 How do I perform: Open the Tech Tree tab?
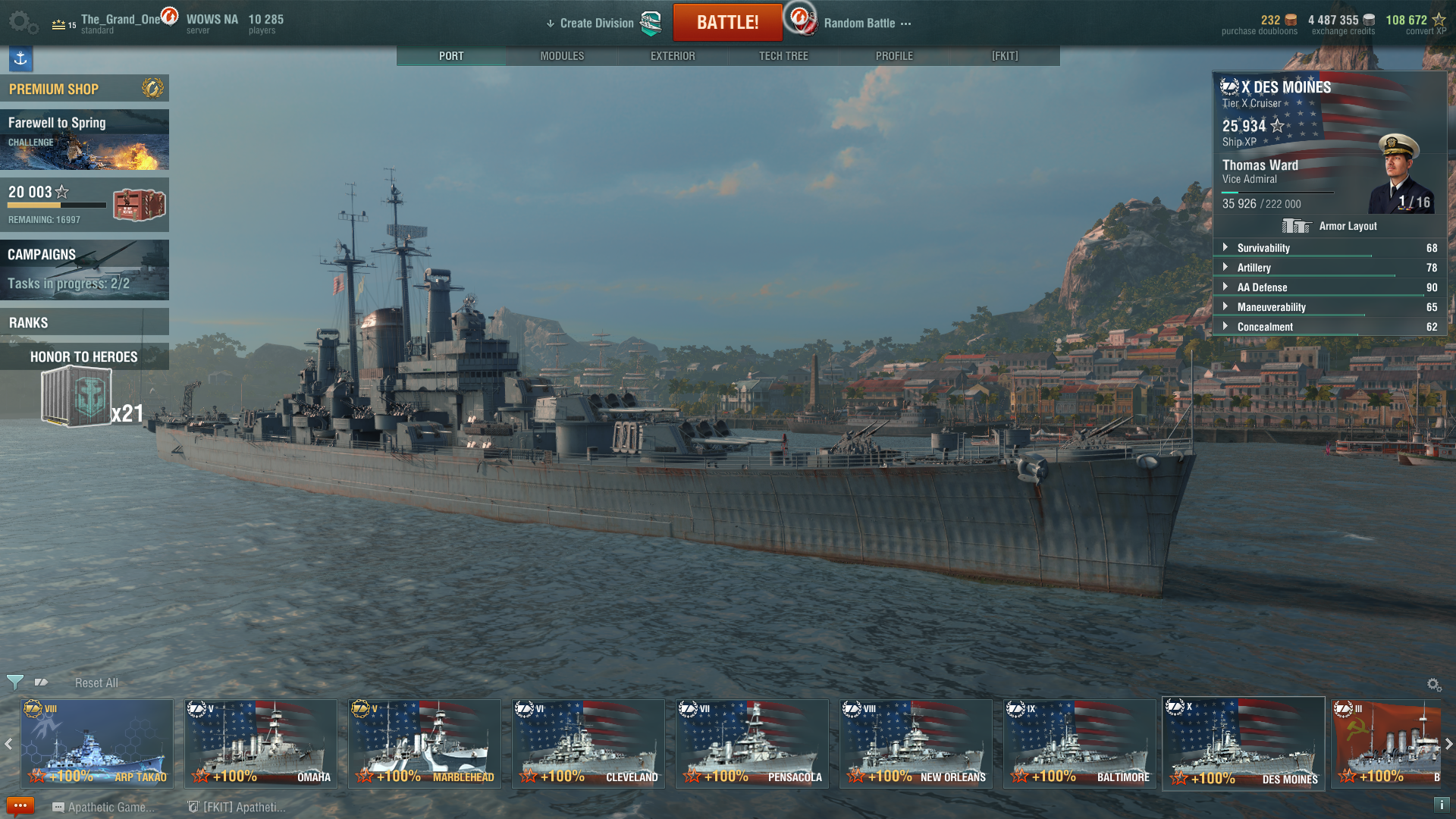pos(783,56)
